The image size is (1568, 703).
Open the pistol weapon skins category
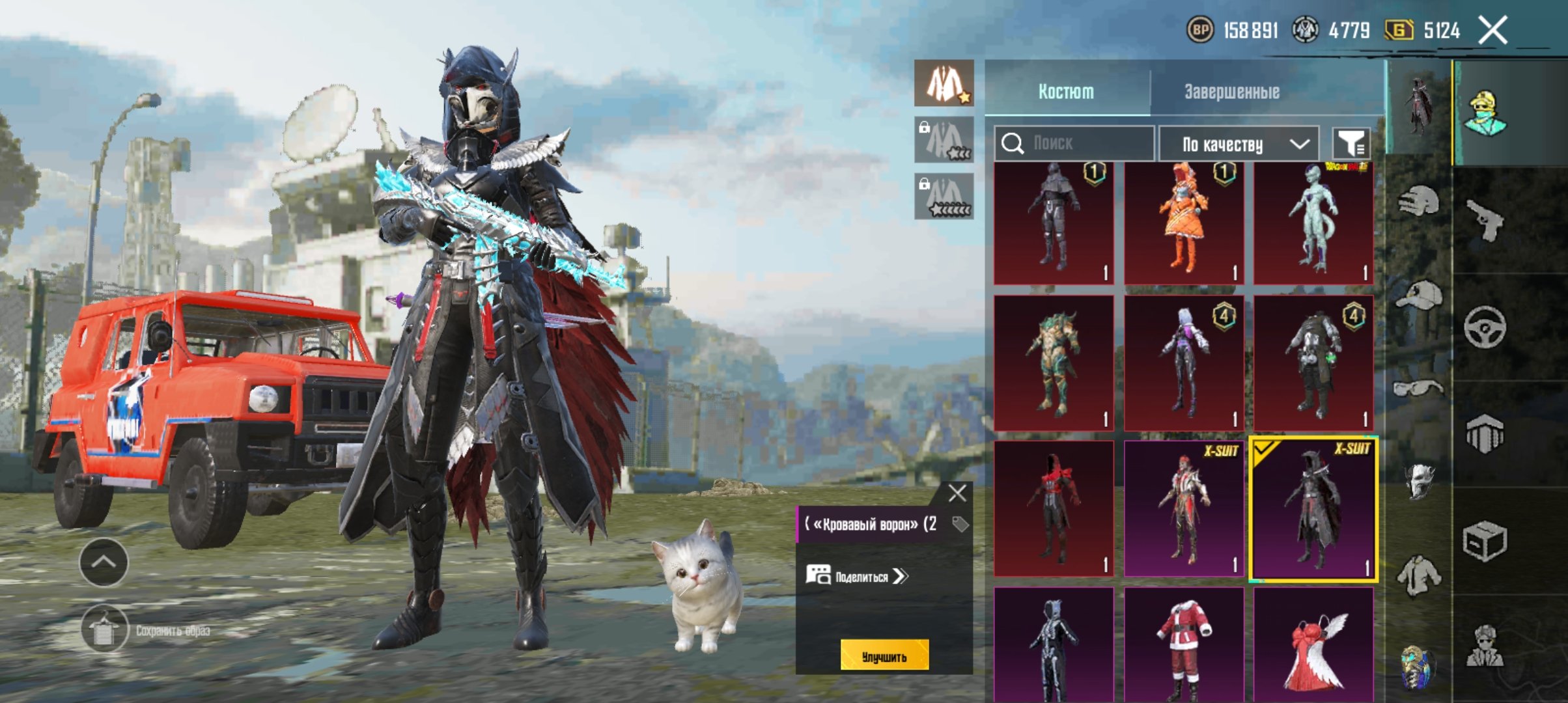tap(1485, 220)
